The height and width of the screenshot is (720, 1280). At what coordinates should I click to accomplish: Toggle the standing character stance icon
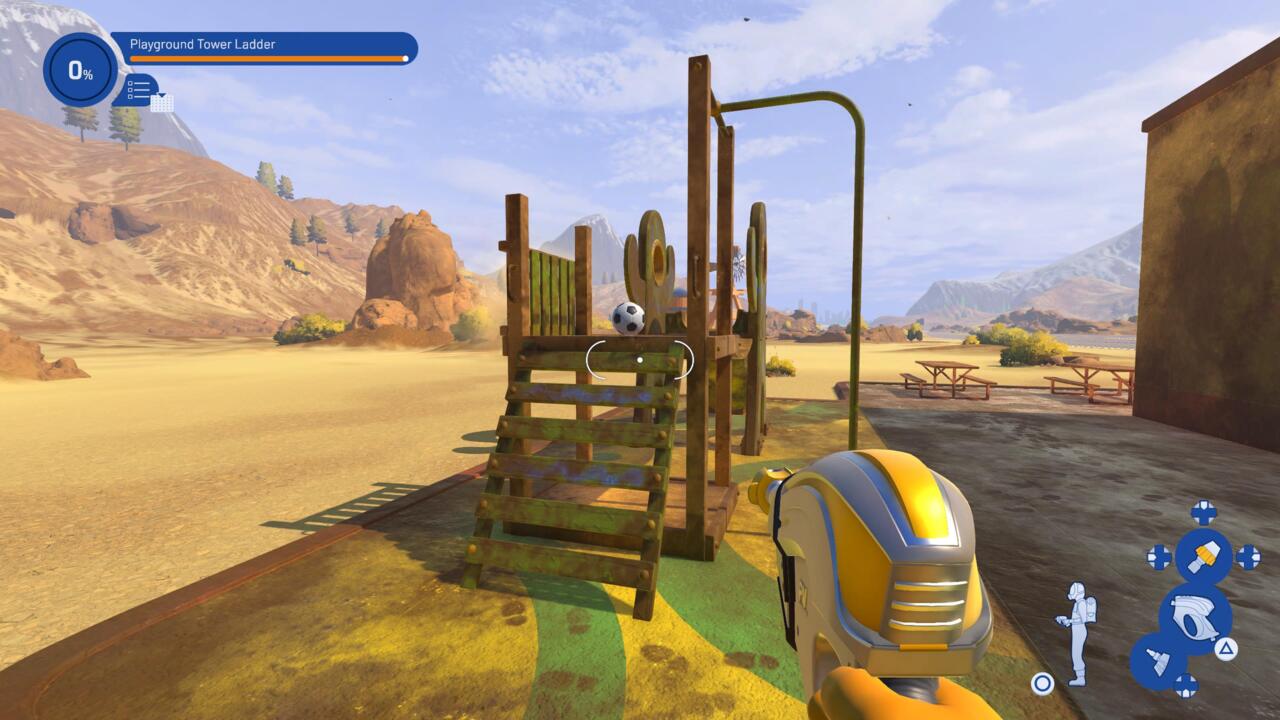(1077, 632)
